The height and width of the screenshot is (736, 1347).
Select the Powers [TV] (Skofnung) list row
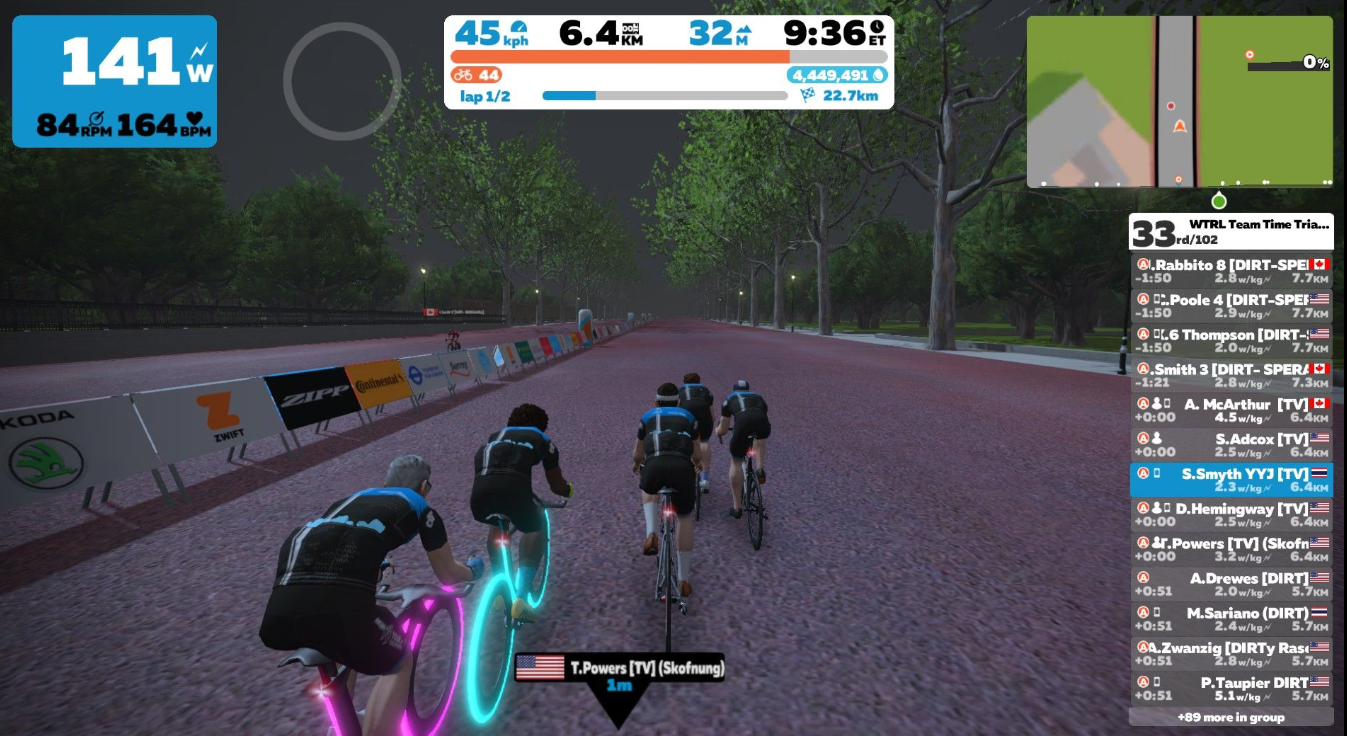pyautogui.click(x=1231, y=550)
